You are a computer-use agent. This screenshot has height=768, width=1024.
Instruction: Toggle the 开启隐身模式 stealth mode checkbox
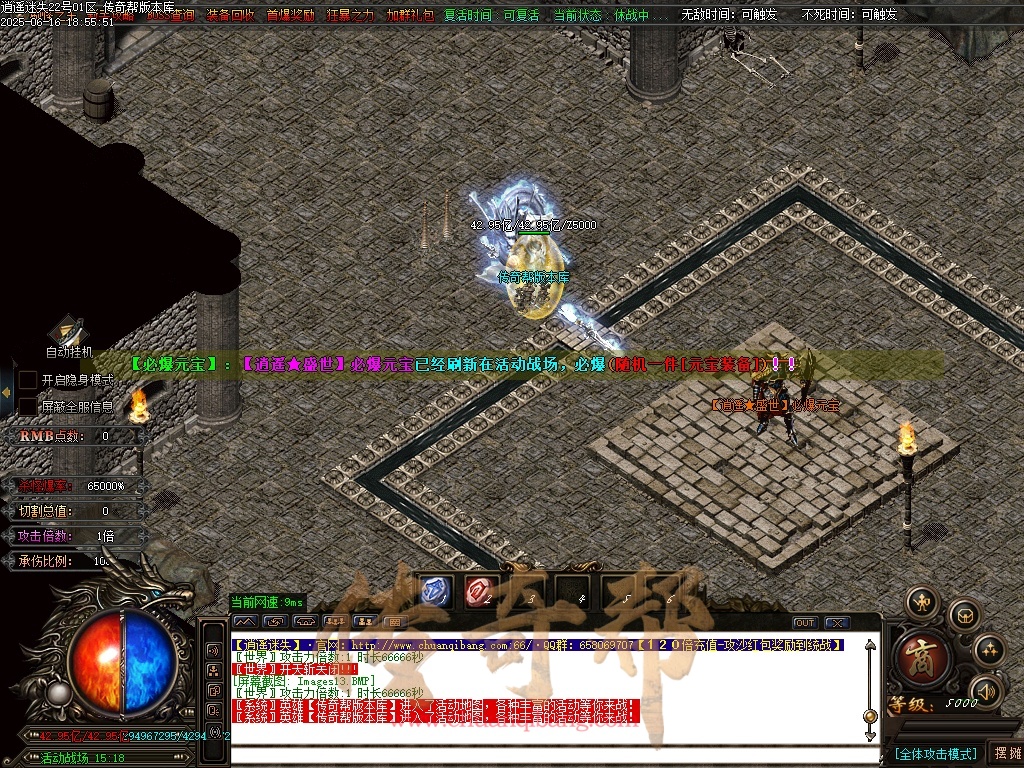pos(29,380)
